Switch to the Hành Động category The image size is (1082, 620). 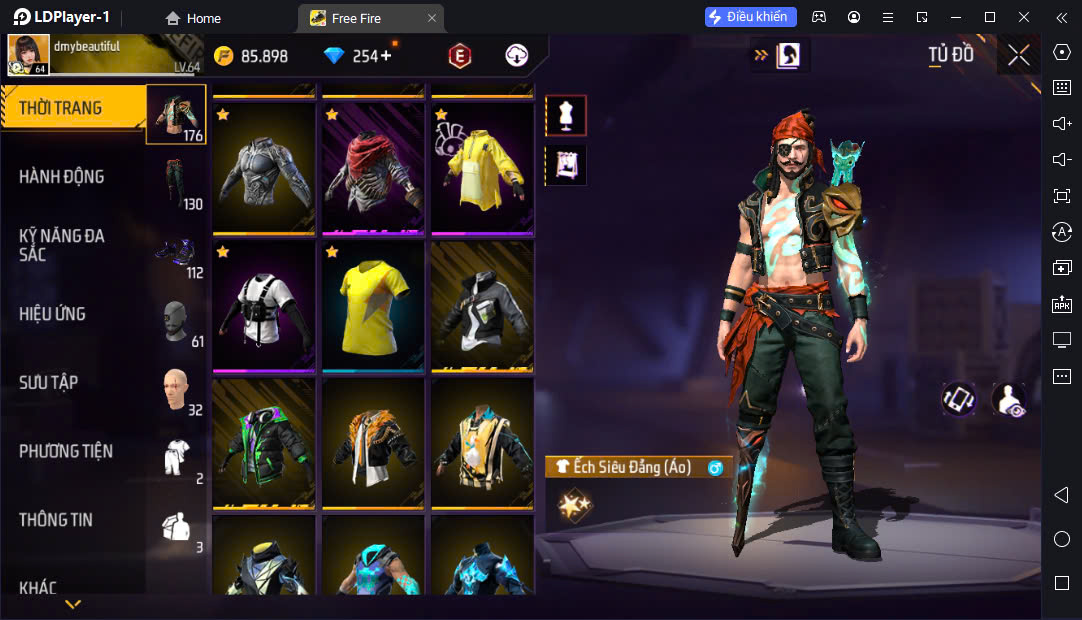click(75, 177)
